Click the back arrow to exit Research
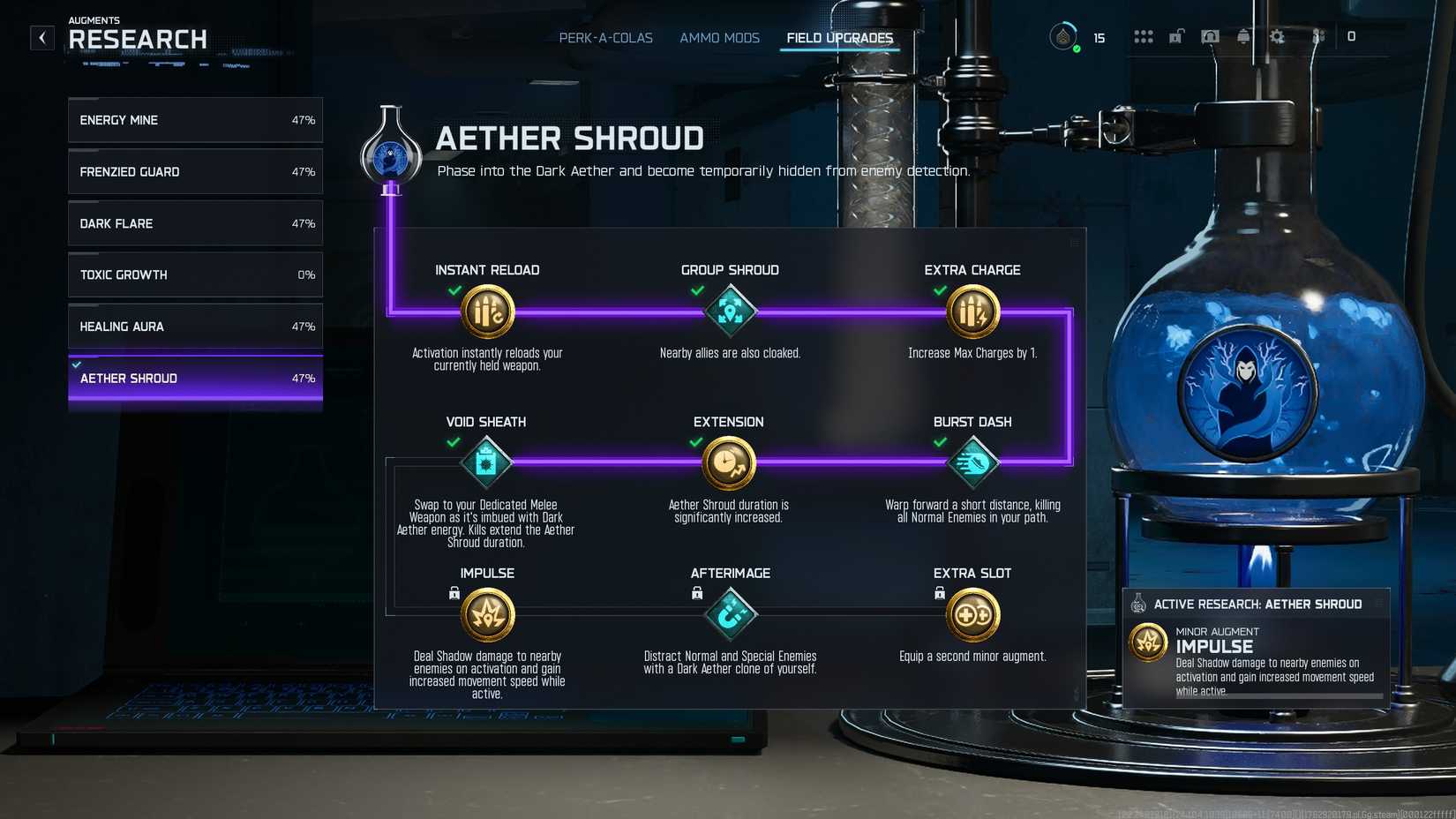Screen dimensions: 1456x819 [41, 37]
